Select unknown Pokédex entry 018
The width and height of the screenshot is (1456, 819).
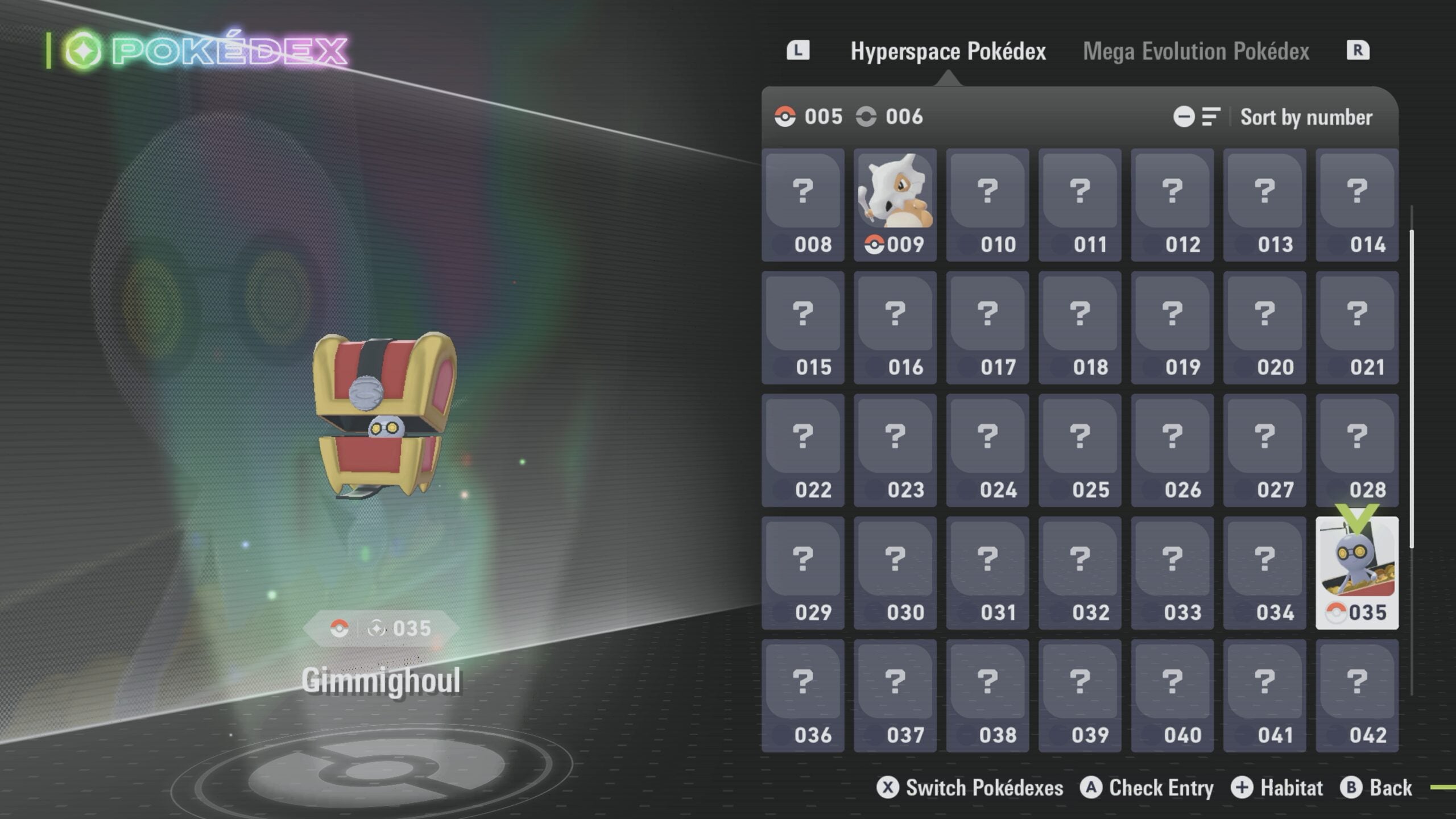coord(1079,328)
